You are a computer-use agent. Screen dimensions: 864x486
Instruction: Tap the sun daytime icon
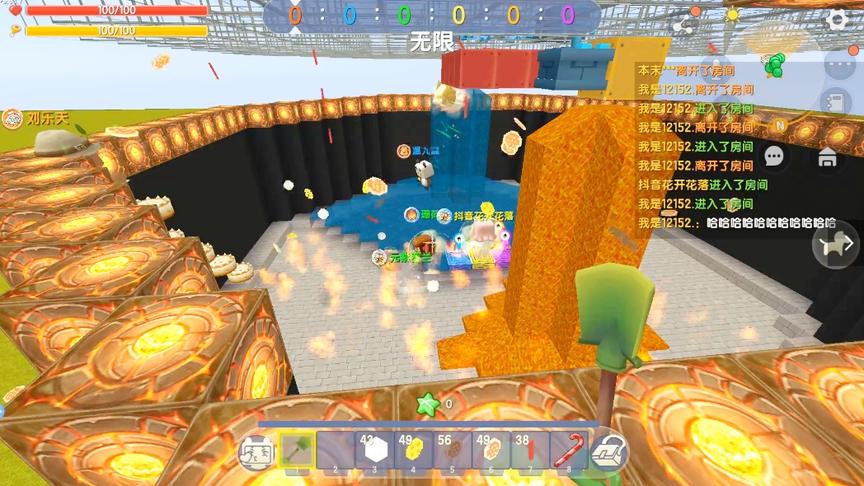point(732,16)
